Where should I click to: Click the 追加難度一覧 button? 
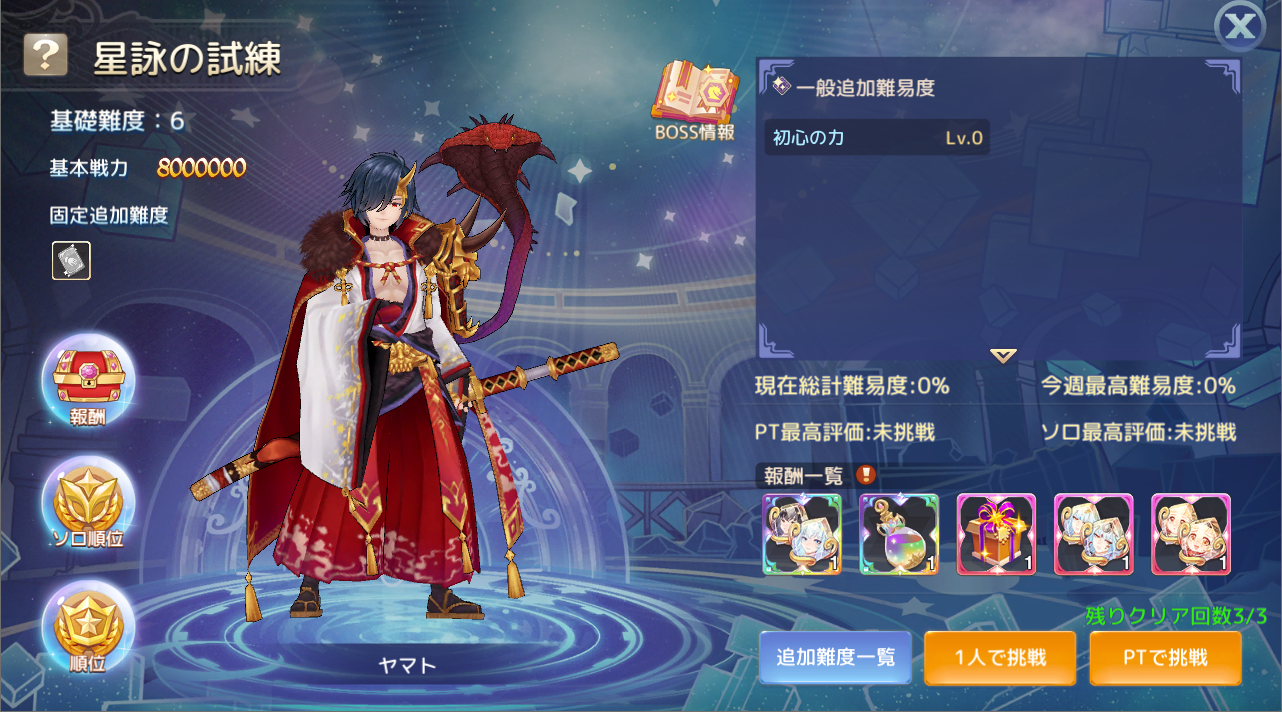tap(835, 657)
